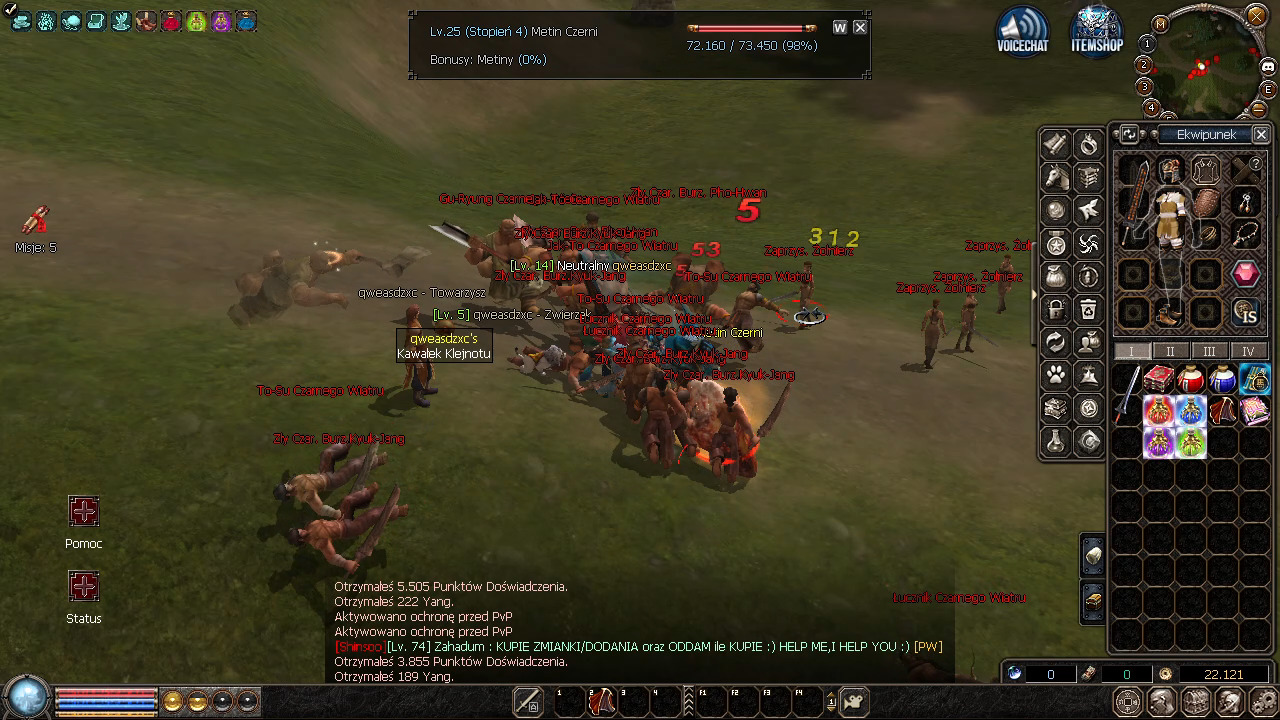Image resolution: width=1280 pixels, height=720 pixels.
Task: Open the Voicechat panel
Action: [x=1022, y=30]
